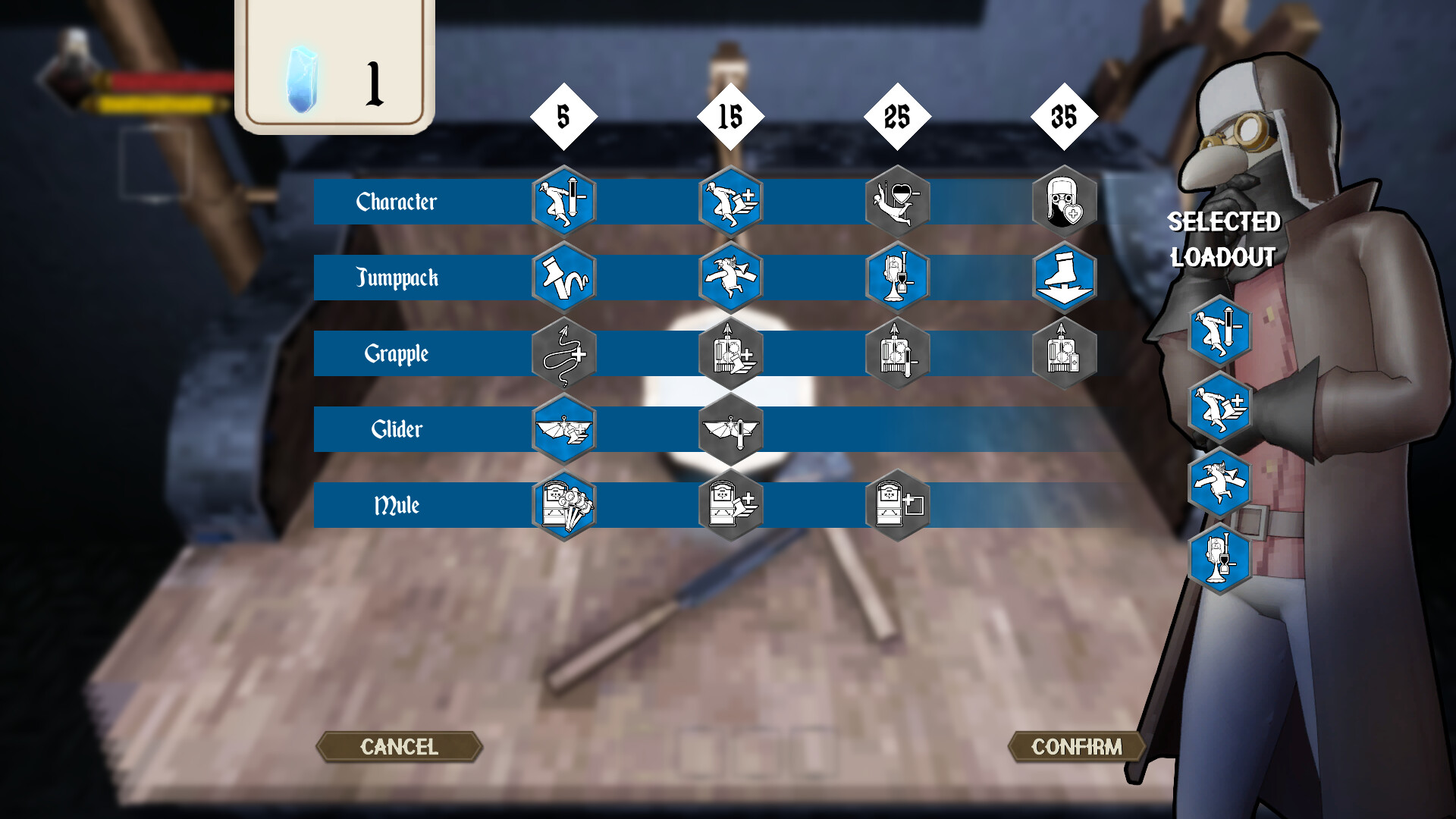Click the tier-15 Glider wing icon

click(730, 429)
